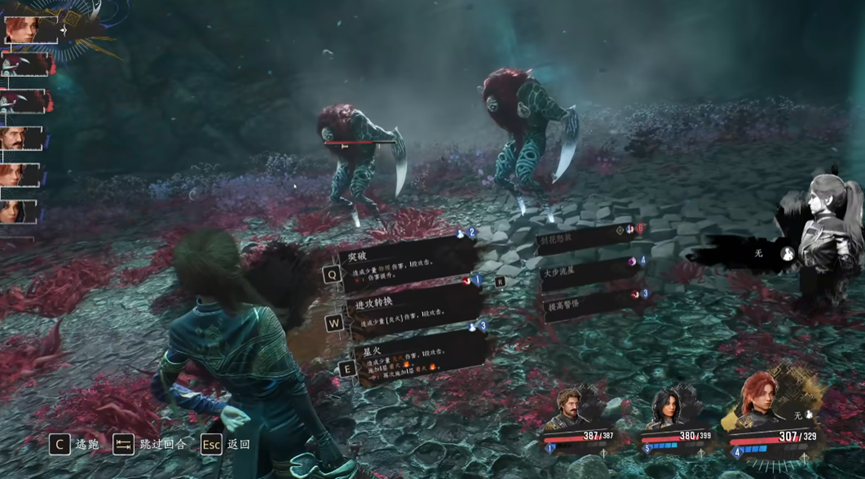This screenshot has width=865, height=479.
Task: Select the 突破 skill
Action: [400, 263]
